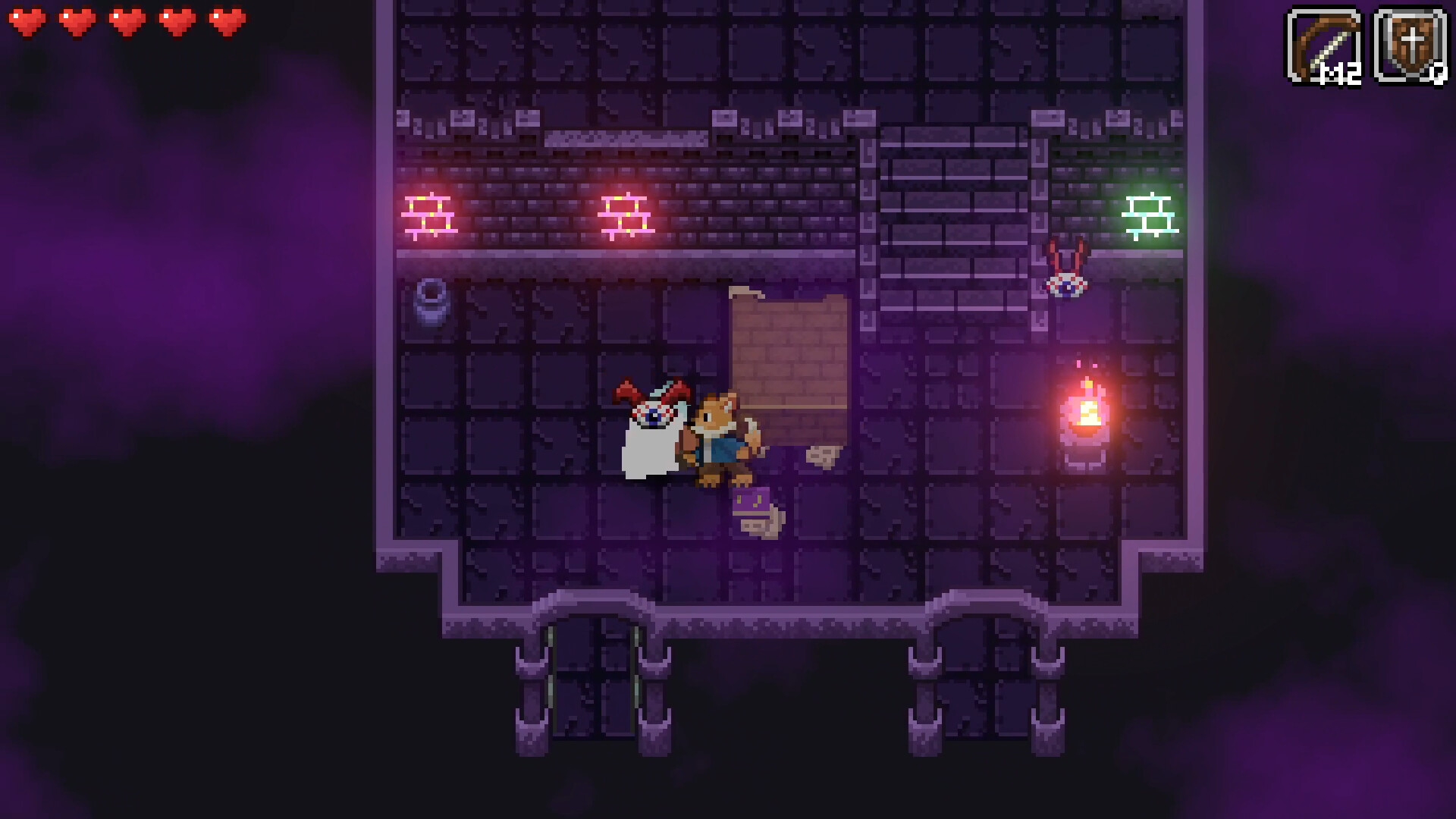Screen dimensions: 1456x819
Task: Click the first heart in the health bar
Action: pos(29,21)
